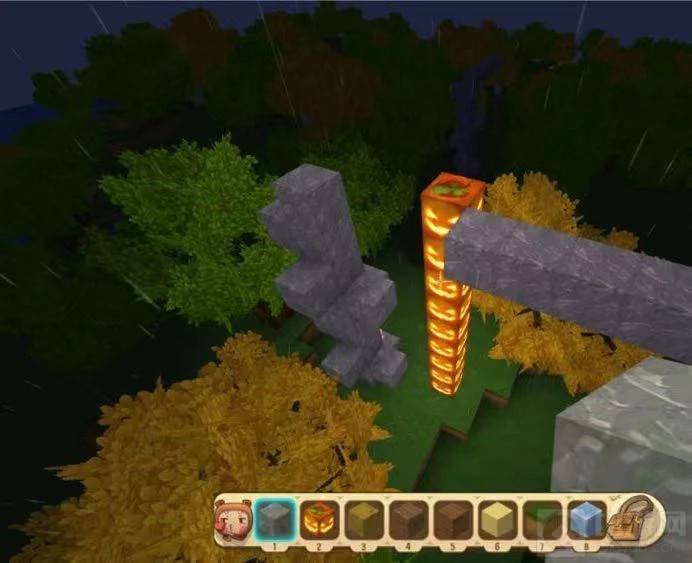Select the light blue ice block slot

tap(586, 520)
